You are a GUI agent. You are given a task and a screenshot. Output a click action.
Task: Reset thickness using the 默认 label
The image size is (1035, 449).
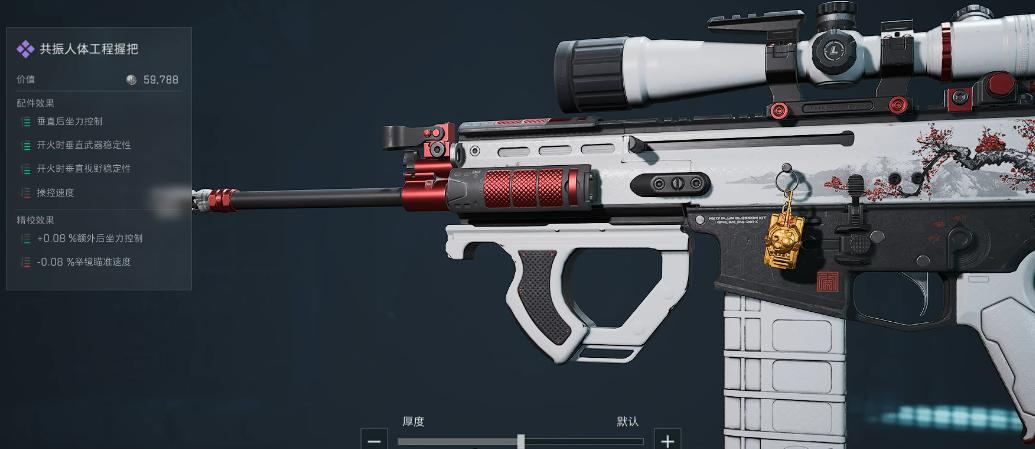pyautogui.click(x=627, y=421)
